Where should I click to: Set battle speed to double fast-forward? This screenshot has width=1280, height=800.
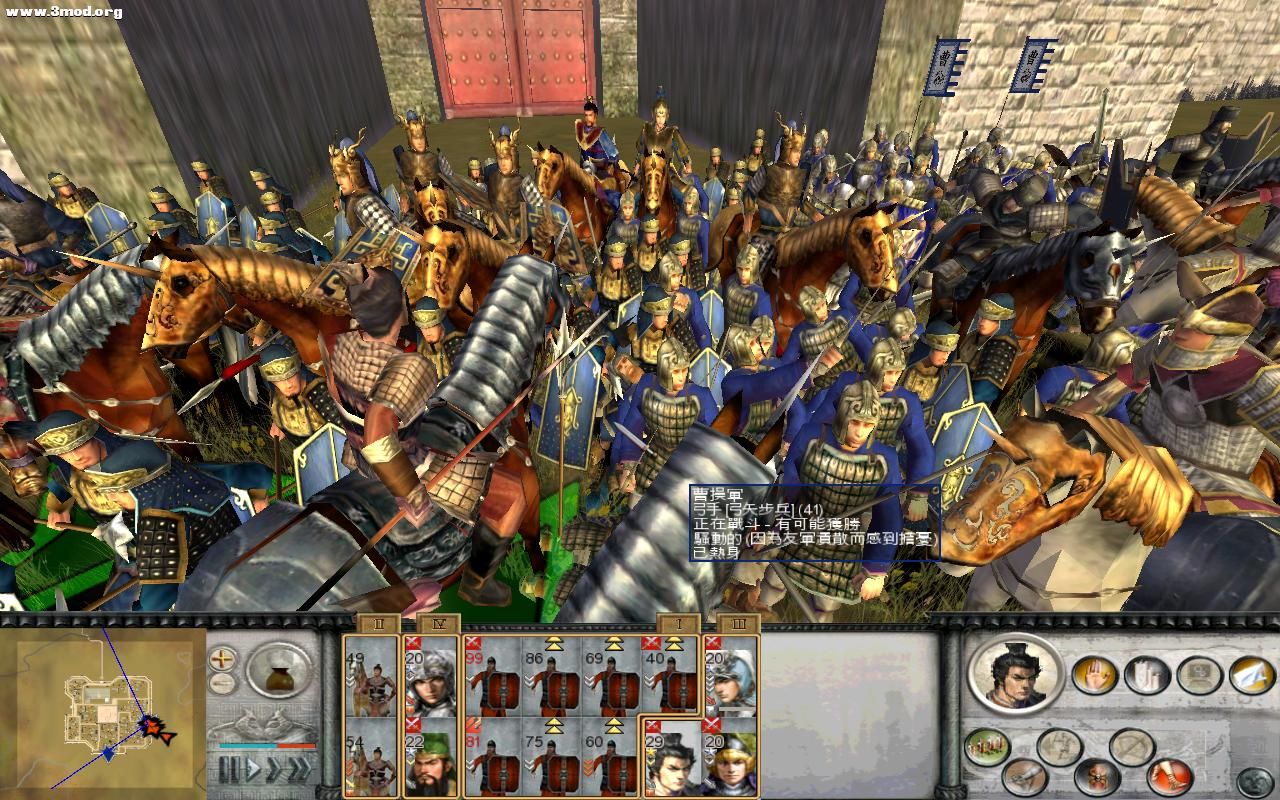tap(275, 769)
